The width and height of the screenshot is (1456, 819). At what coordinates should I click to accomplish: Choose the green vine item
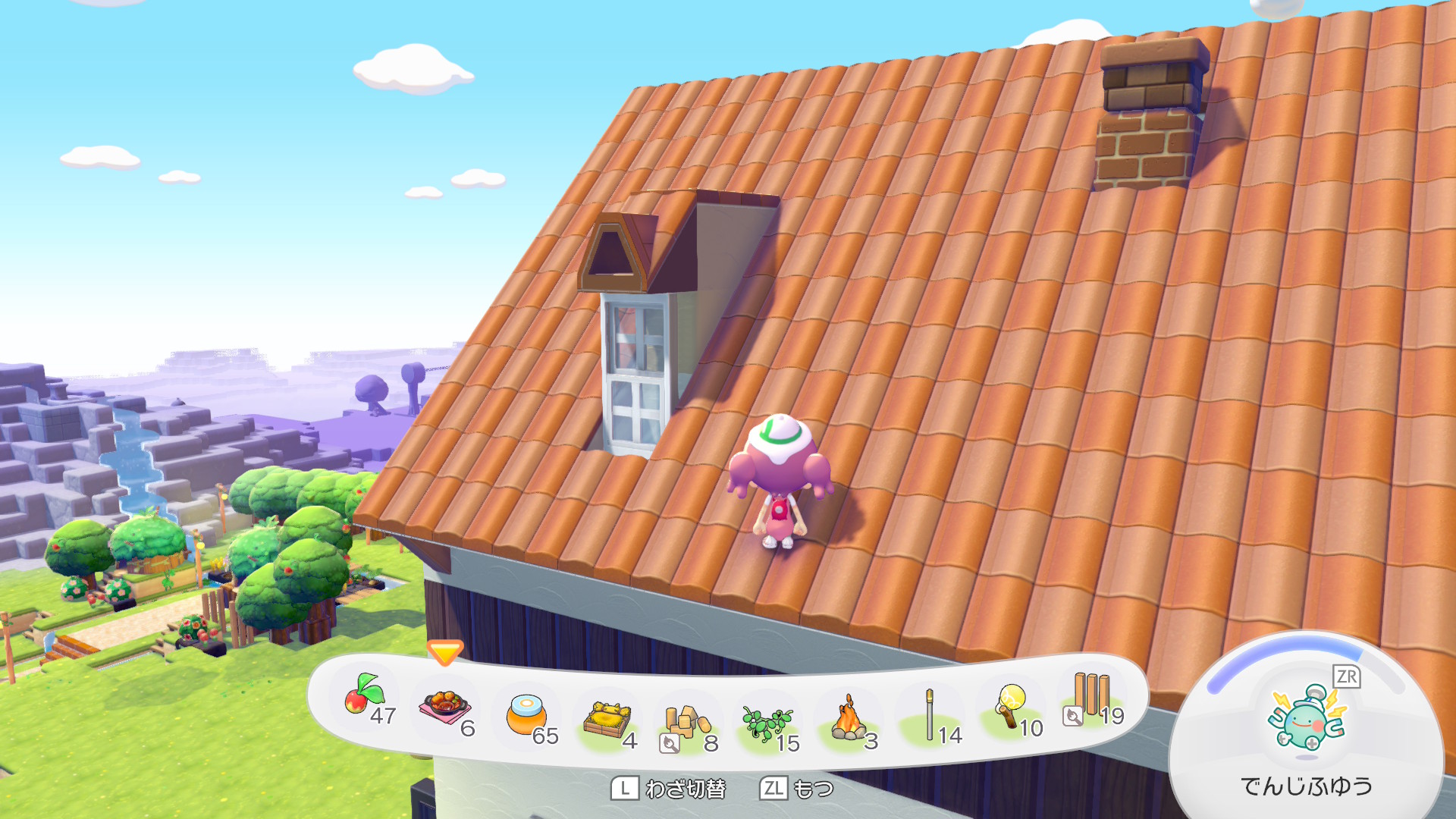pos(767,722)
